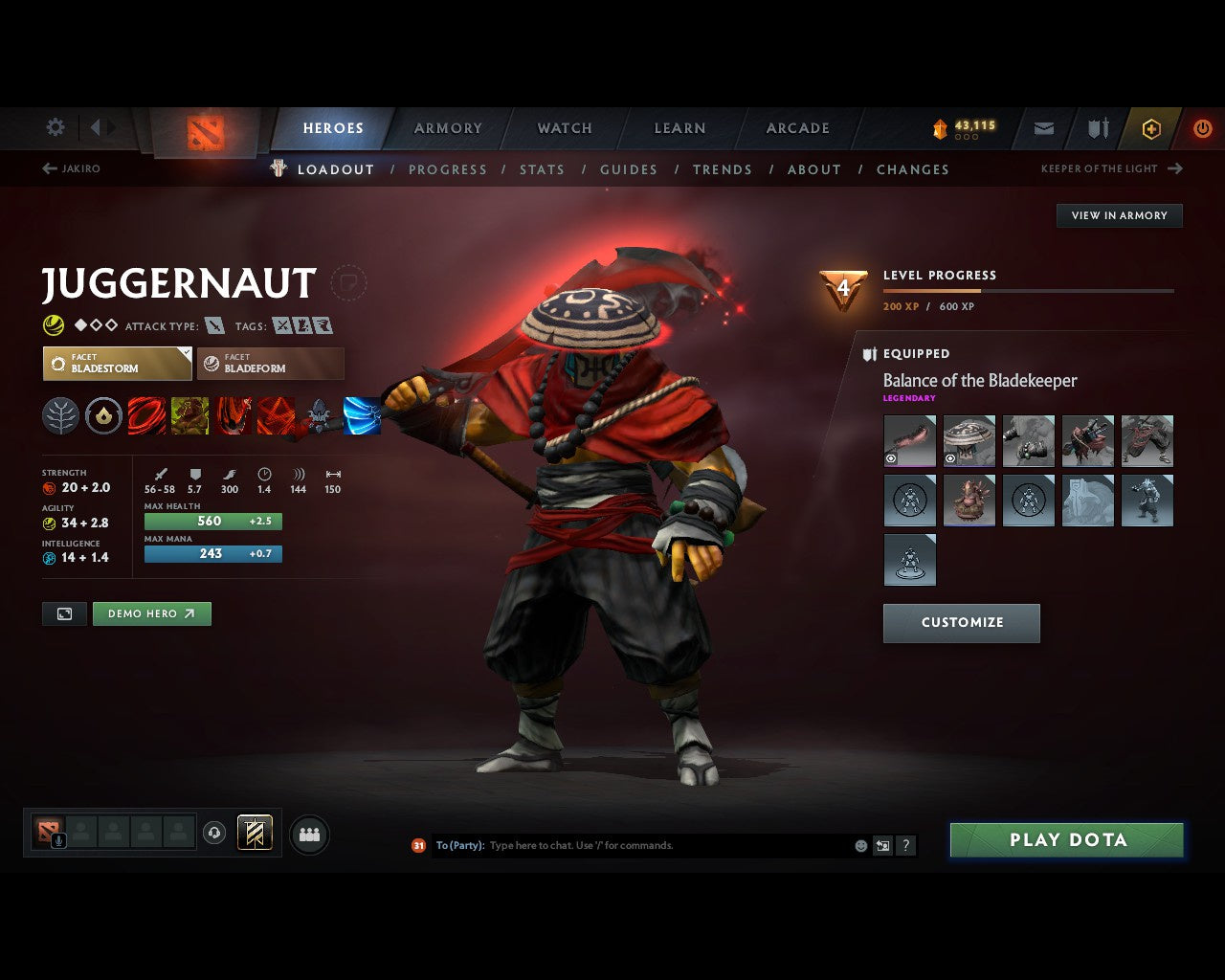1225x980 pixels.
Task: Click the Customize button
Action: click(961, 622)
